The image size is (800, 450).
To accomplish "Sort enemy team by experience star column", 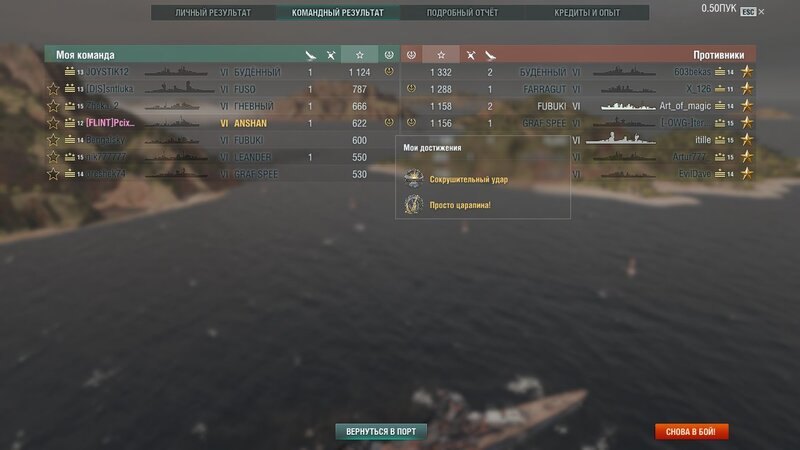I will coord(440,54).
